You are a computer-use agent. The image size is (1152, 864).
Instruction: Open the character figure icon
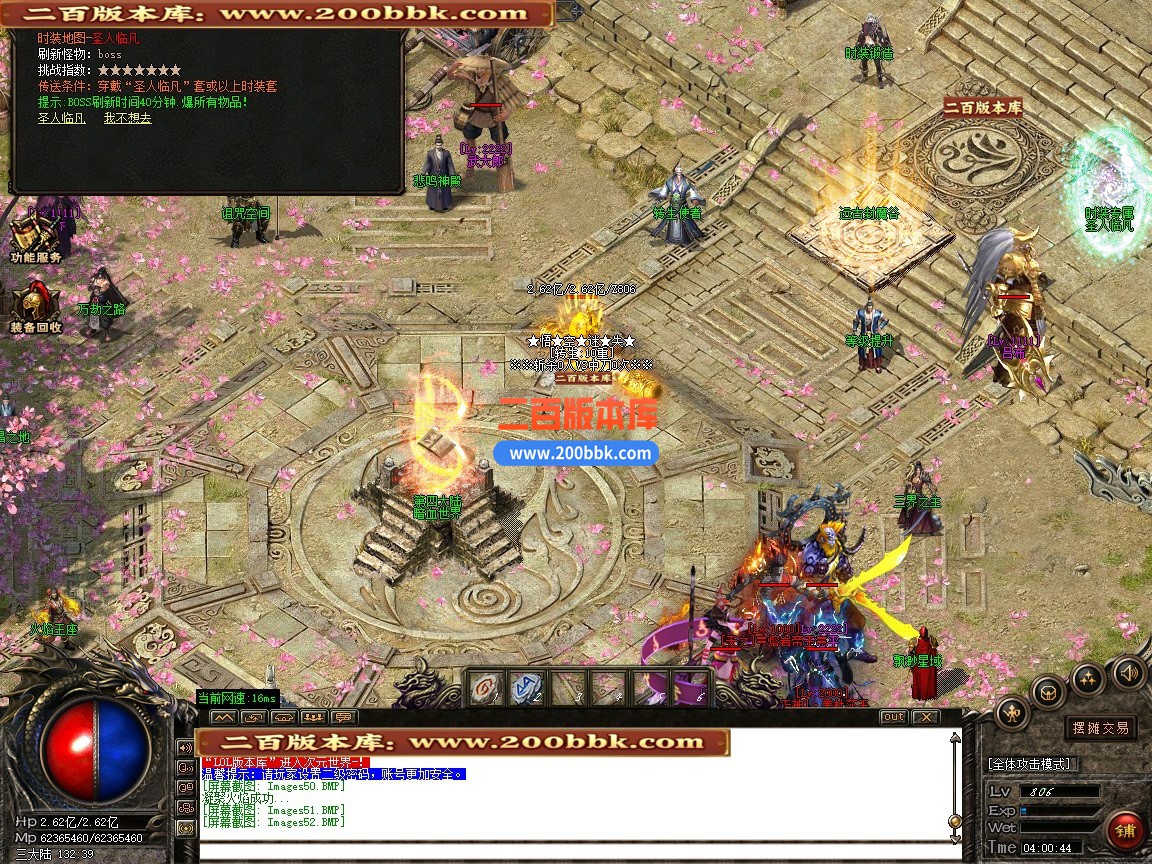[x=1012, y=712]
